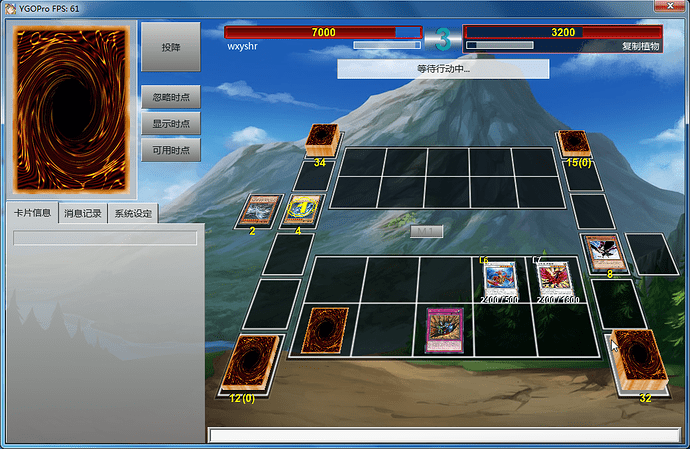Viewport: 690px width, 449px height.
Task: Toggle the 可用时点 button
Action: click(170, 149)
